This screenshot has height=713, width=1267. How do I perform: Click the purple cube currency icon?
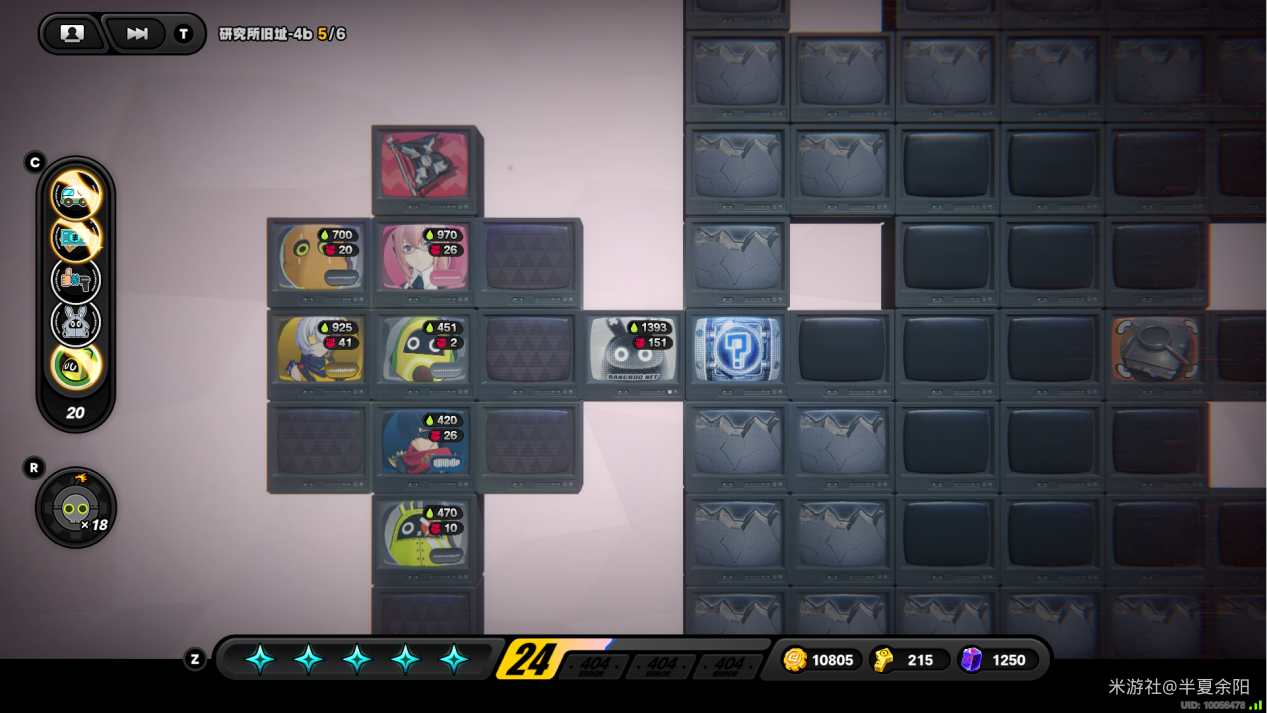point(971,660)
